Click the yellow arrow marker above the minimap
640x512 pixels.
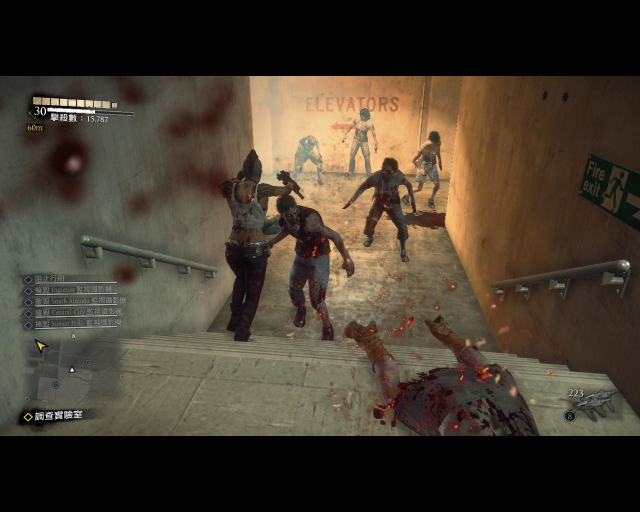coord(41,346)
